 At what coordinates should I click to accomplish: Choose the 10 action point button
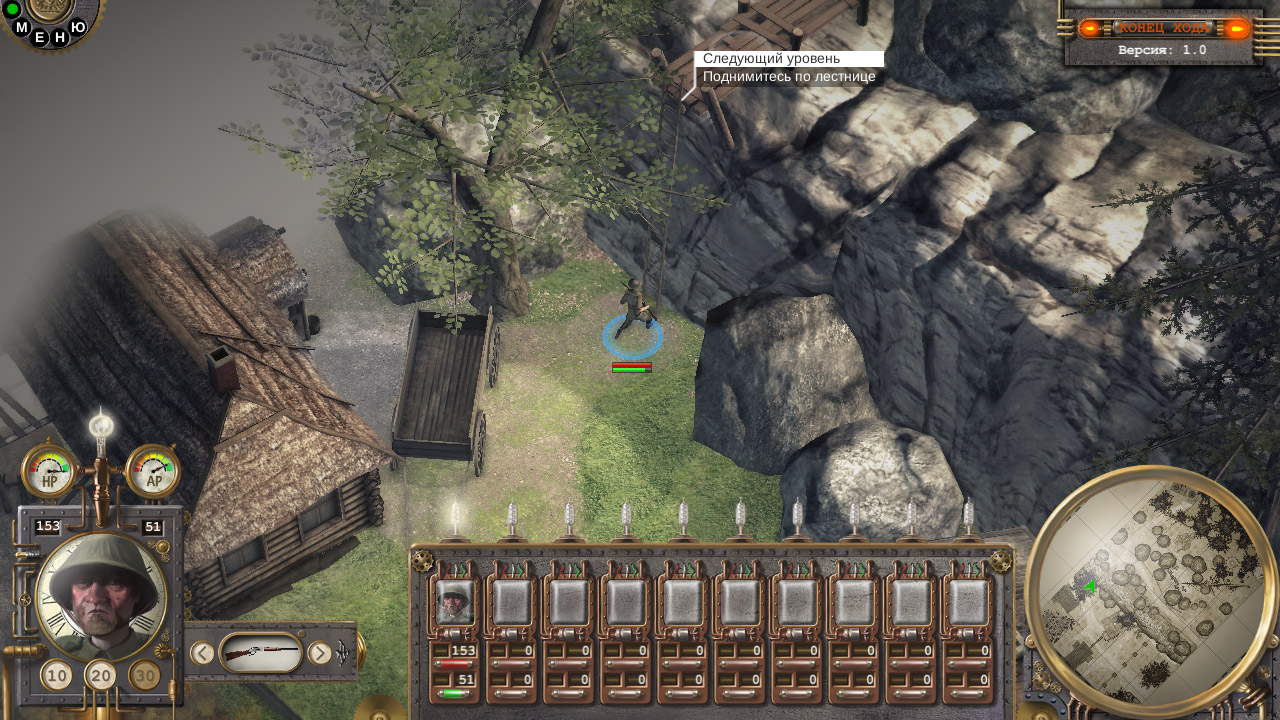pyautogui.click(x=57, y=676)
